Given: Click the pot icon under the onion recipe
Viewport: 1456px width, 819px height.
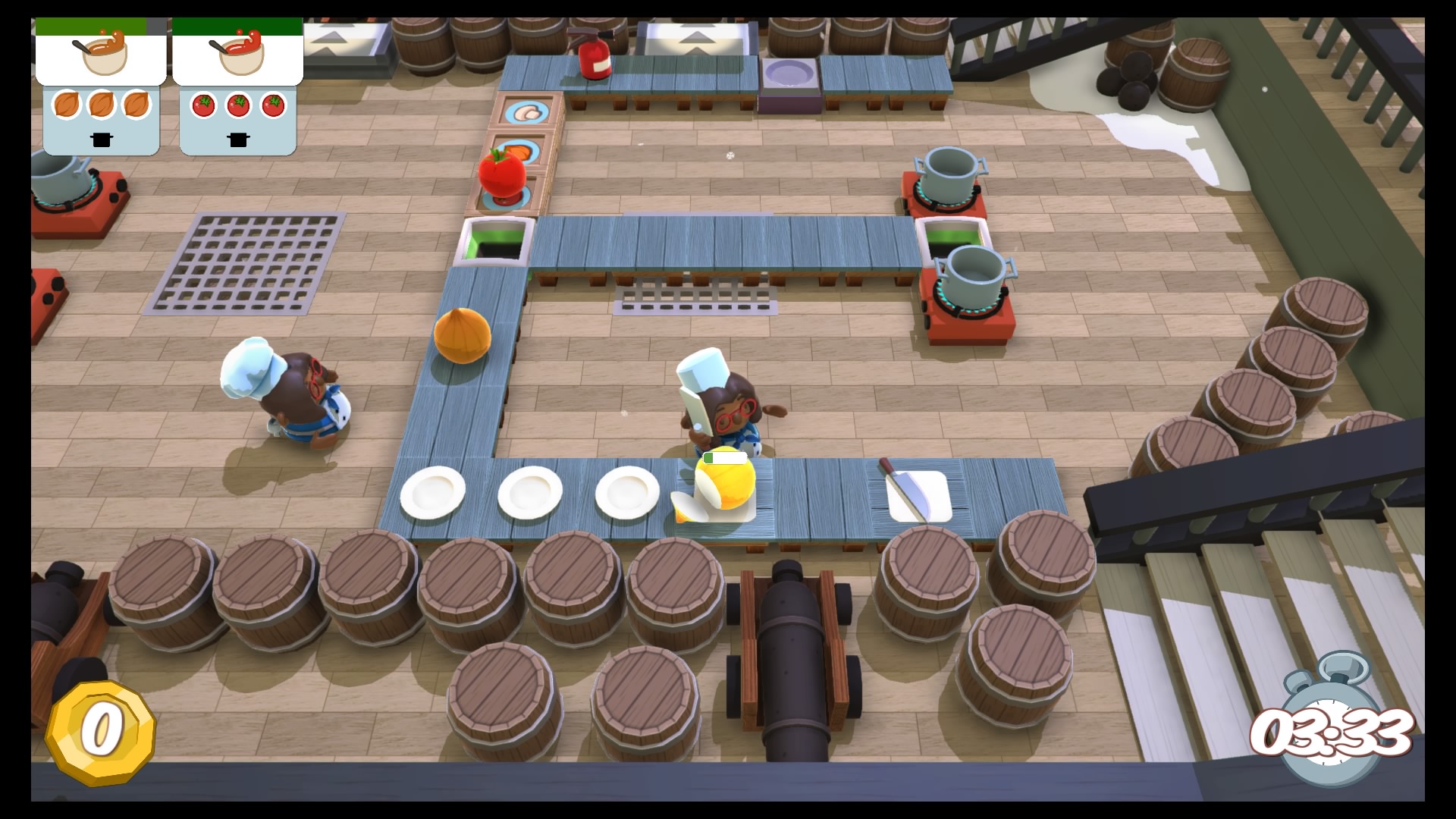Looking at the screenshot, I should [101, 140].
